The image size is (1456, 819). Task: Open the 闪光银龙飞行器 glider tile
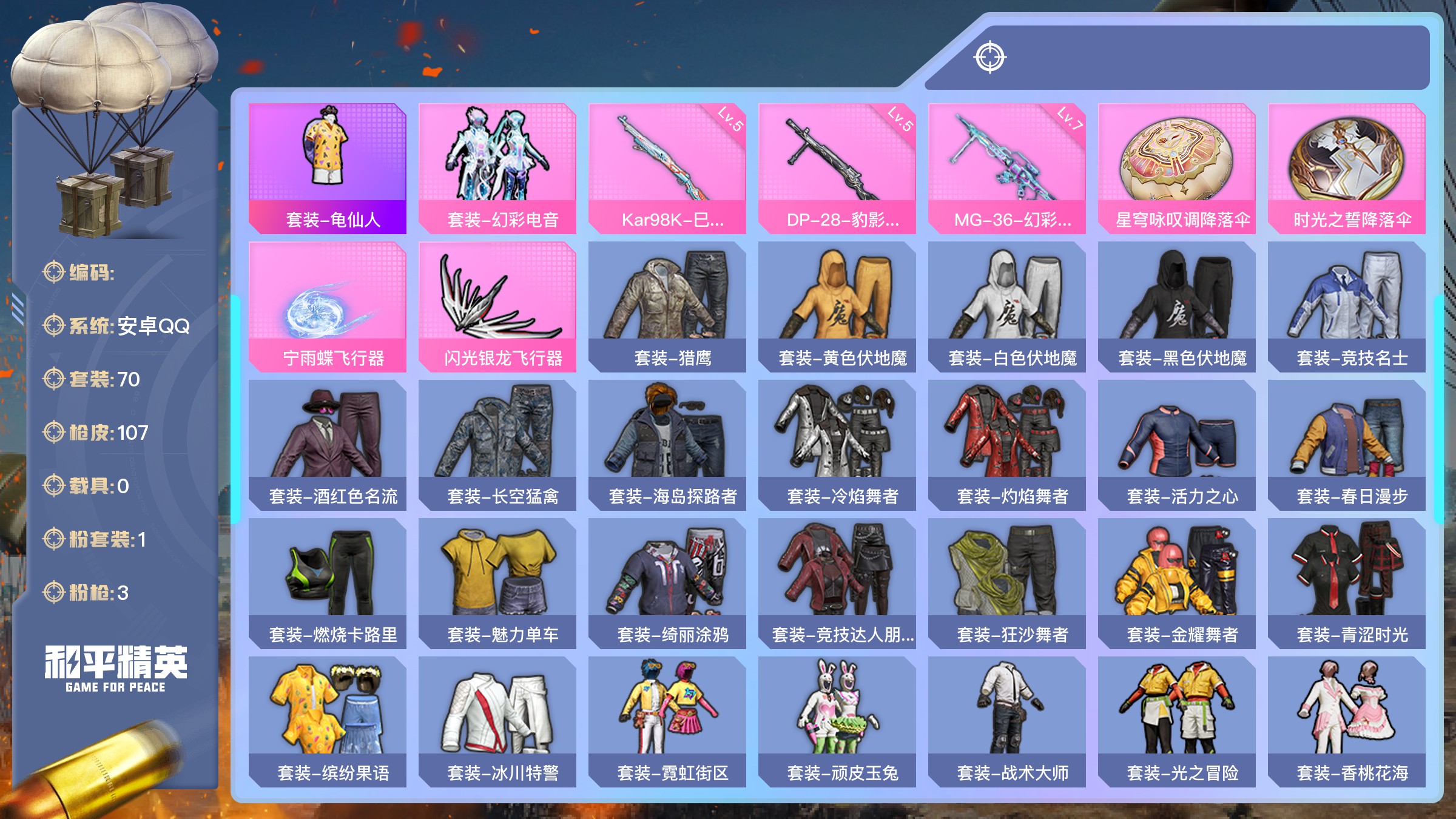(497, 306)
